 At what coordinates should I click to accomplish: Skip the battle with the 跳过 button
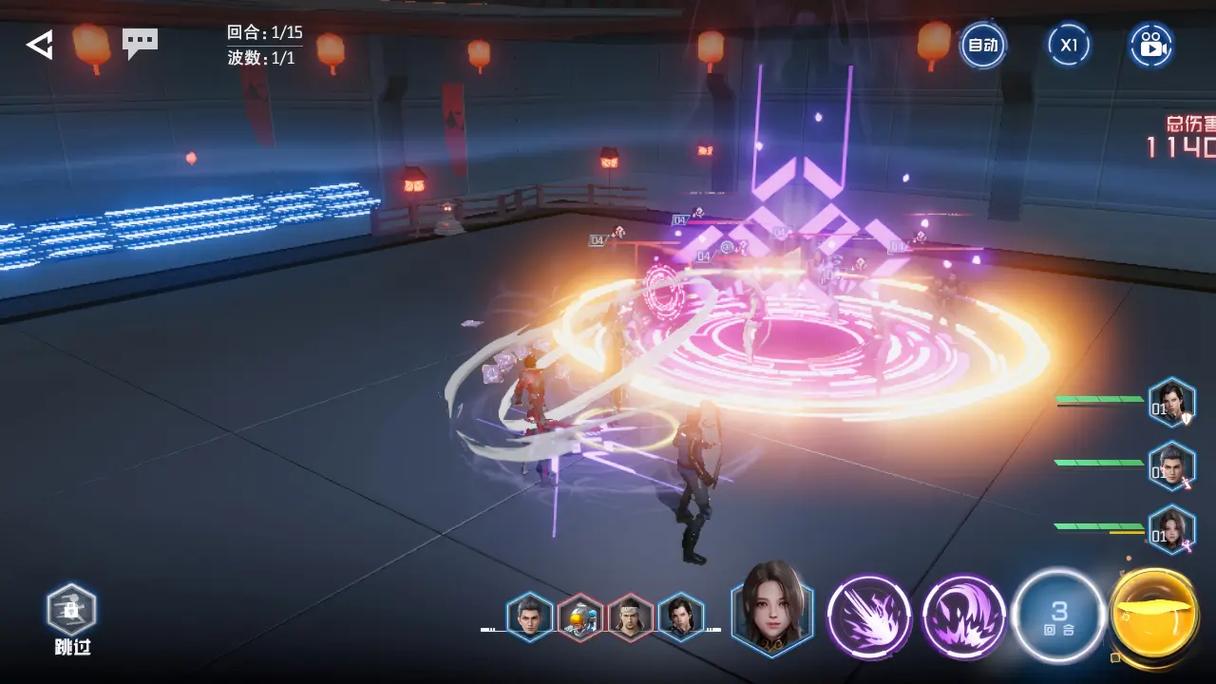[x=72, y=618]
